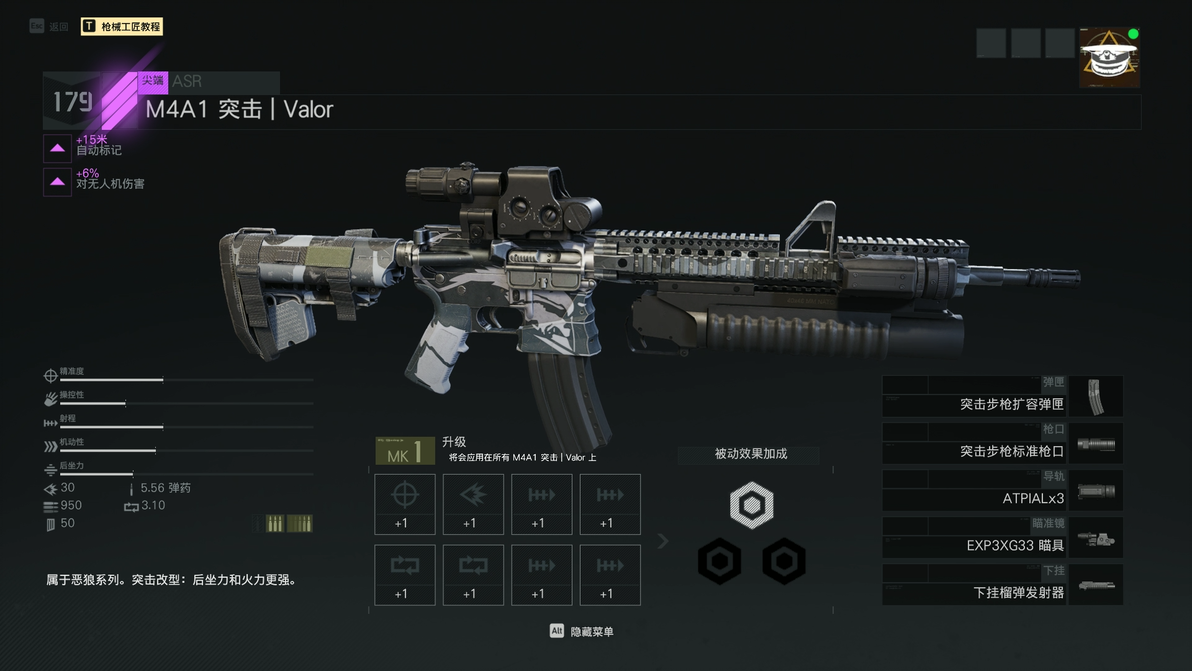Open the player avatar in top corner
Image resolution: width=1192 pixels, height=671 pixels.
(1109, 58)
